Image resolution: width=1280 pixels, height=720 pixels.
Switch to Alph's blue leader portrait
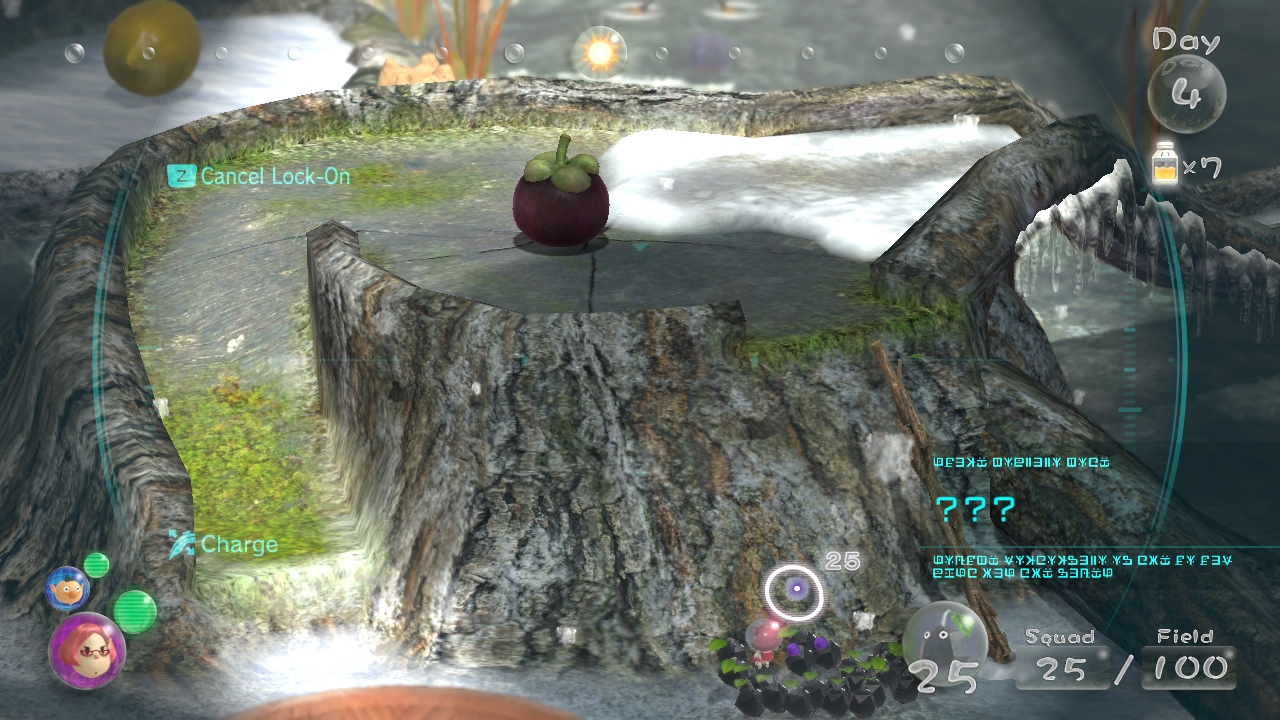67,588
